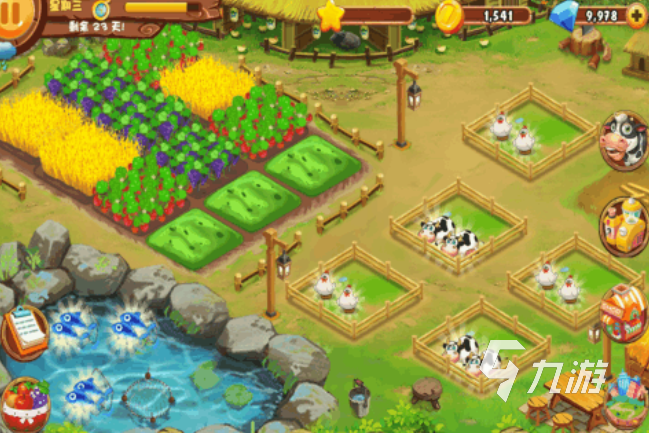Open the factory building icon
649x433 pixels.
tap(624, 225)
